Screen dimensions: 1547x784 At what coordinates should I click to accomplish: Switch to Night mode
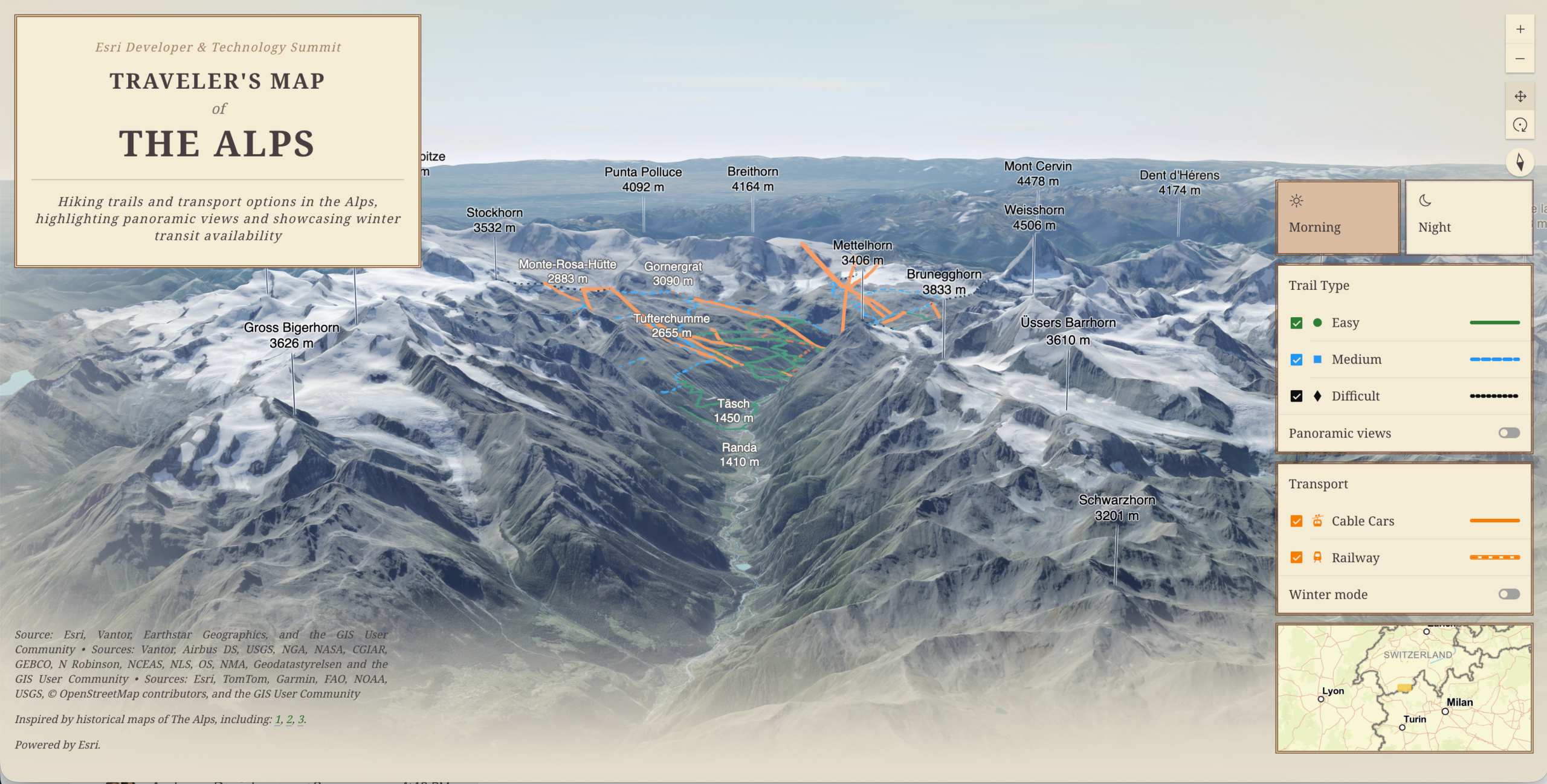(x=1470, y=217)
